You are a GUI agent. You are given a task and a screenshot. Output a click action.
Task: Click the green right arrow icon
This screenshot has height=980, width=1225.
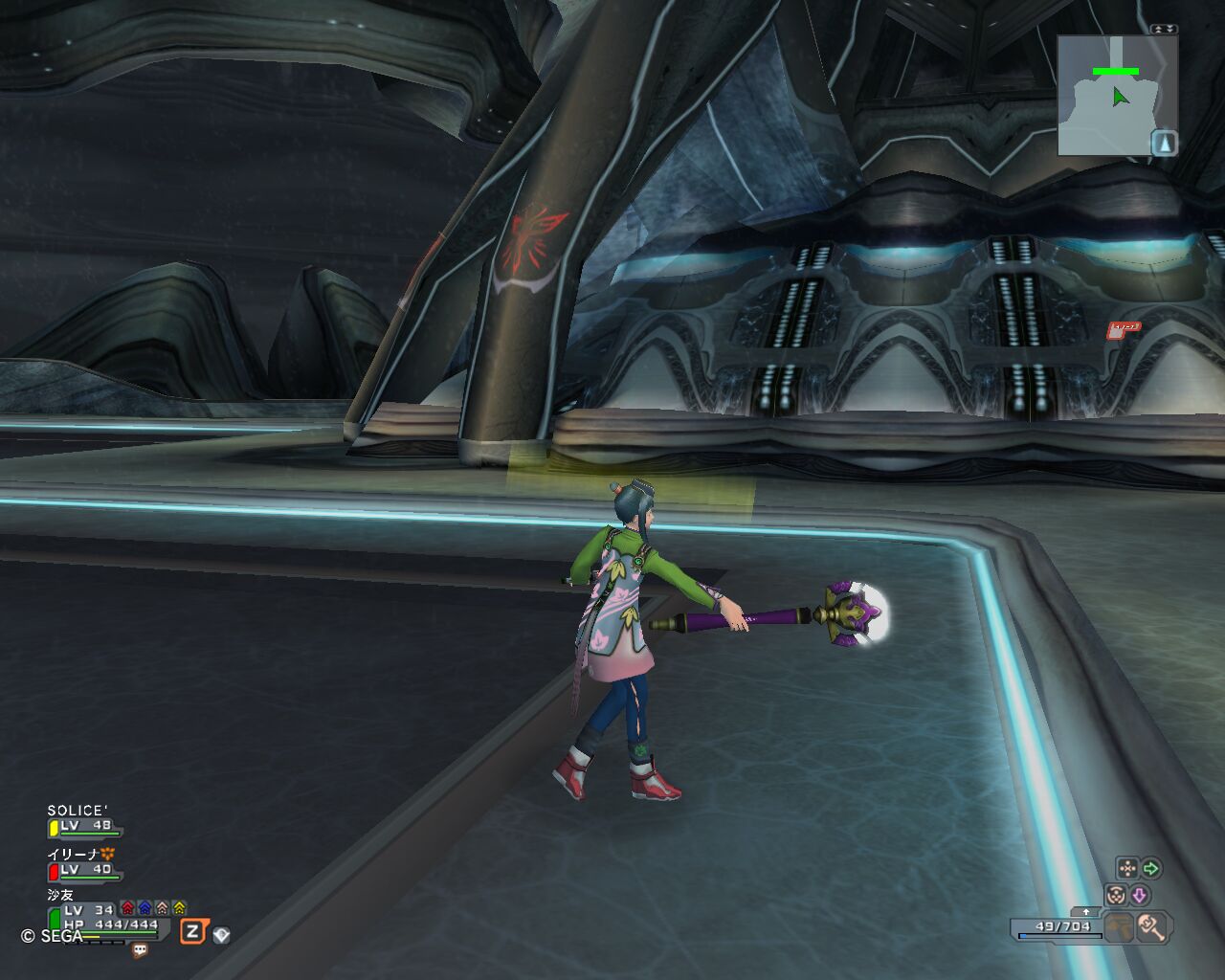tap(1151, 869)
